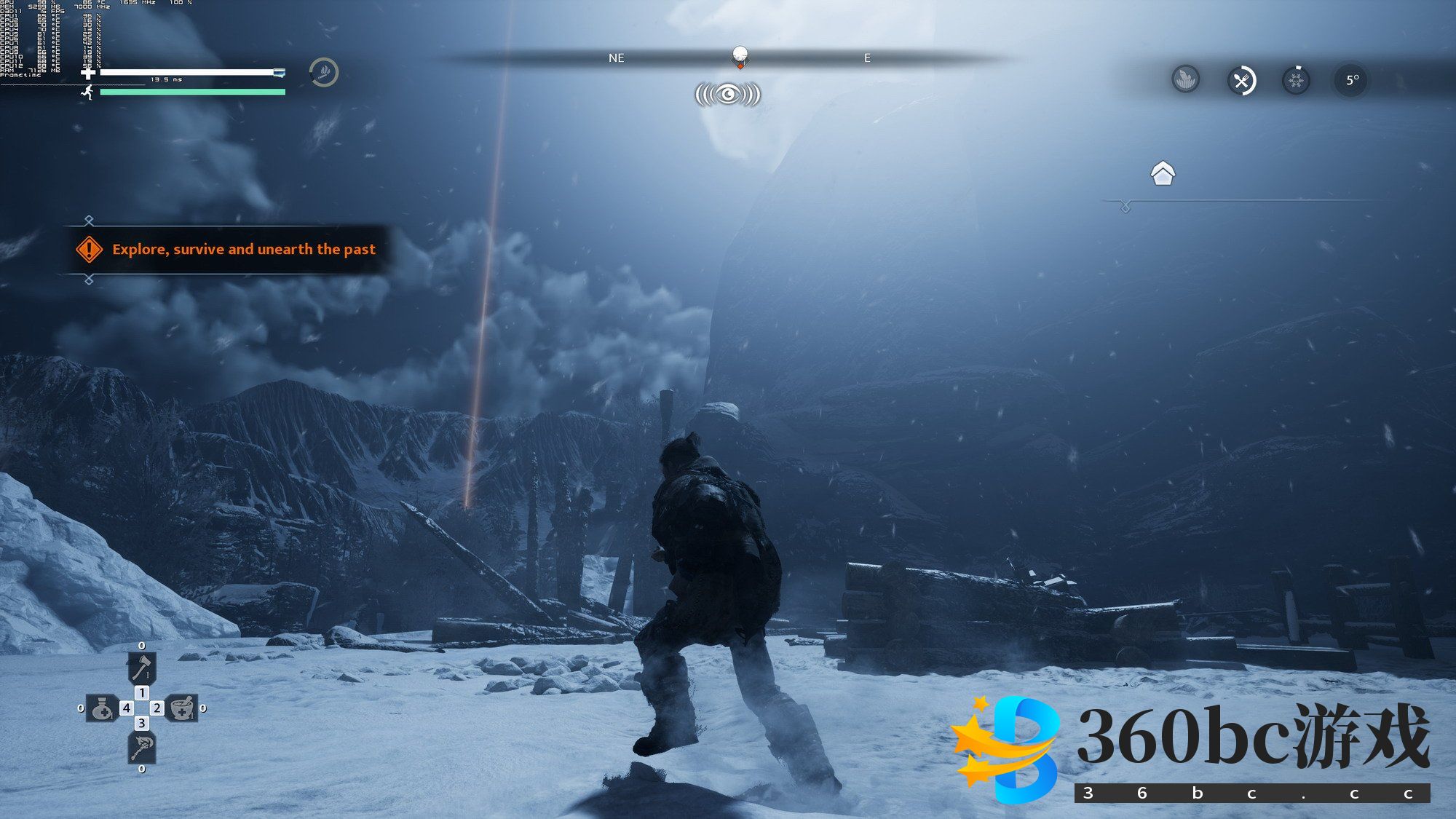Click the hunger fork and spoon icon
This screenshot has height=819, width=1456.
tap(1241, 80)
